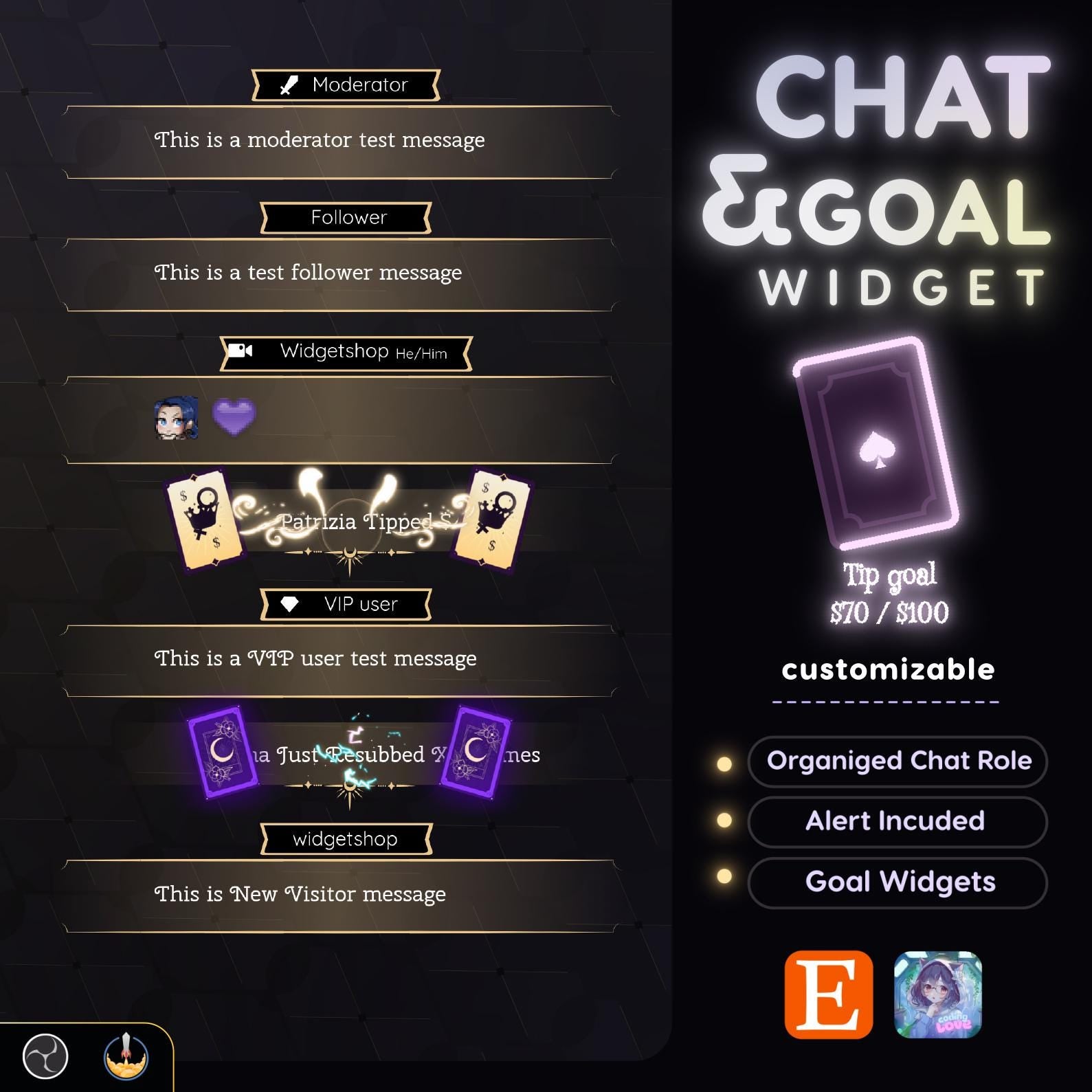Select the Follower name badge
1092x1092 pixels.
click(346, 218)
